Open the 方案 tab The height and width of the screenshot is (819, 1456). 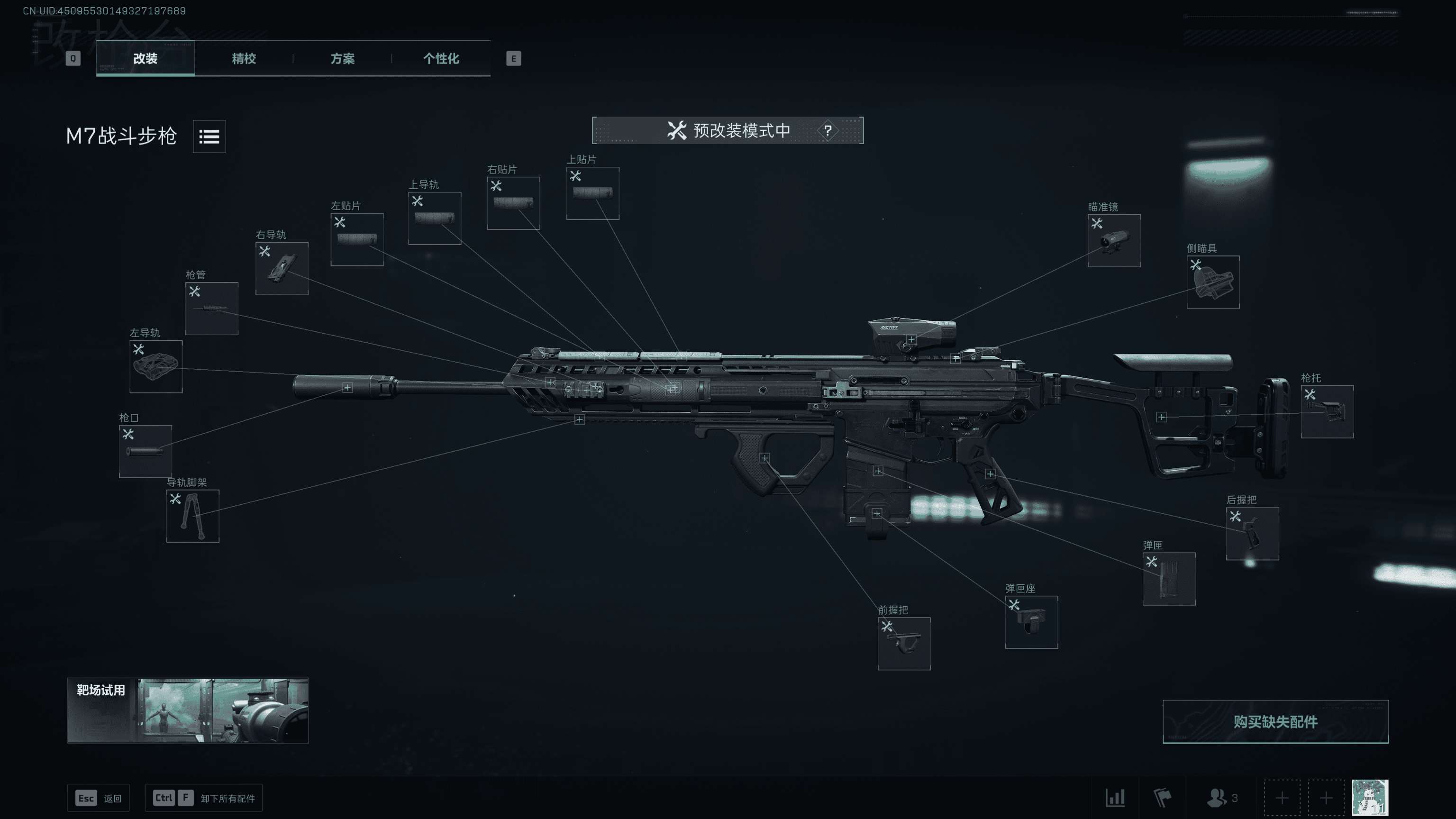[342, 58]
